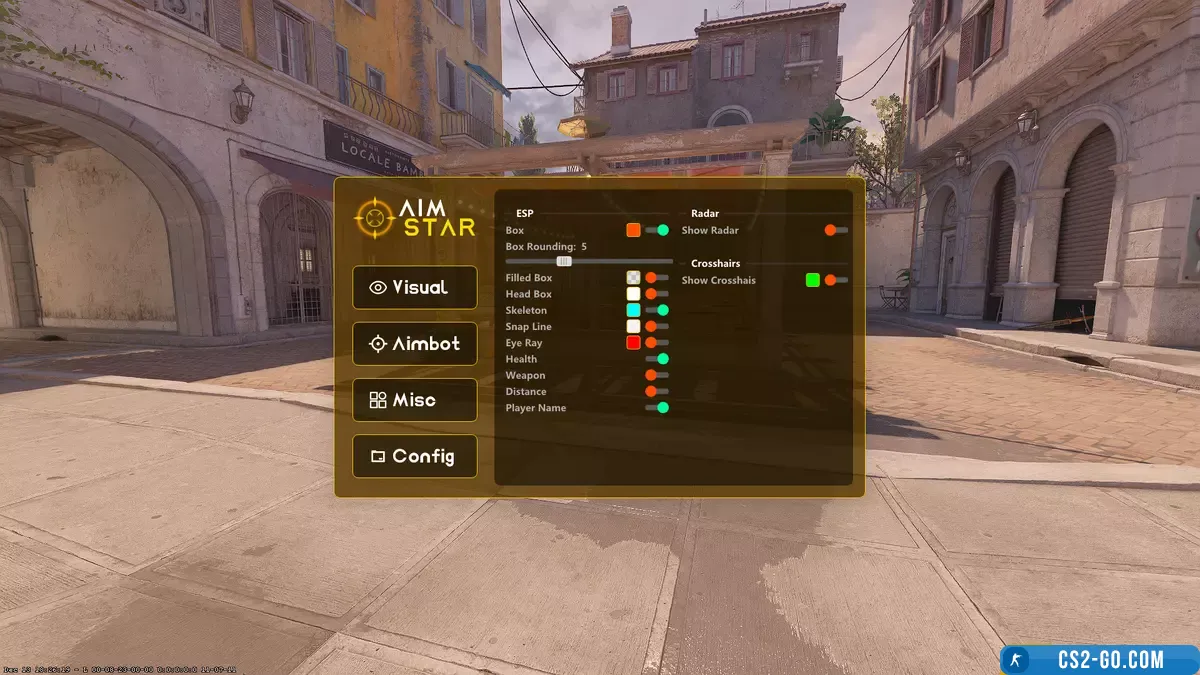Open the red Eye Ray color swatch

coord(633,343)
